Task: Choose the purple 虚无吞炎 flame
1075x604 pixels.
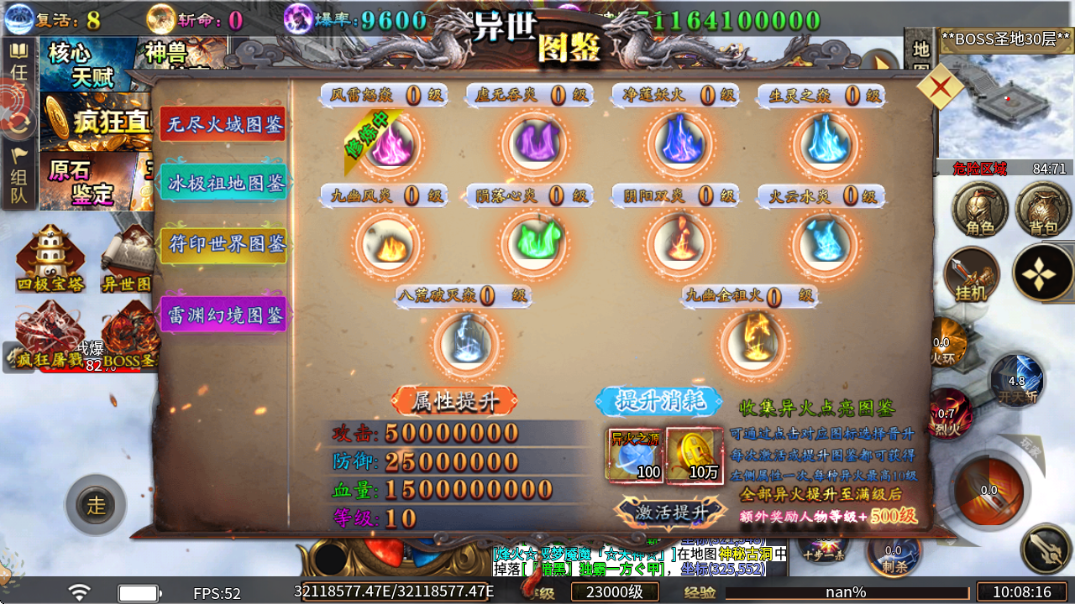Action: pyautogui.click(x=534, y=143)
